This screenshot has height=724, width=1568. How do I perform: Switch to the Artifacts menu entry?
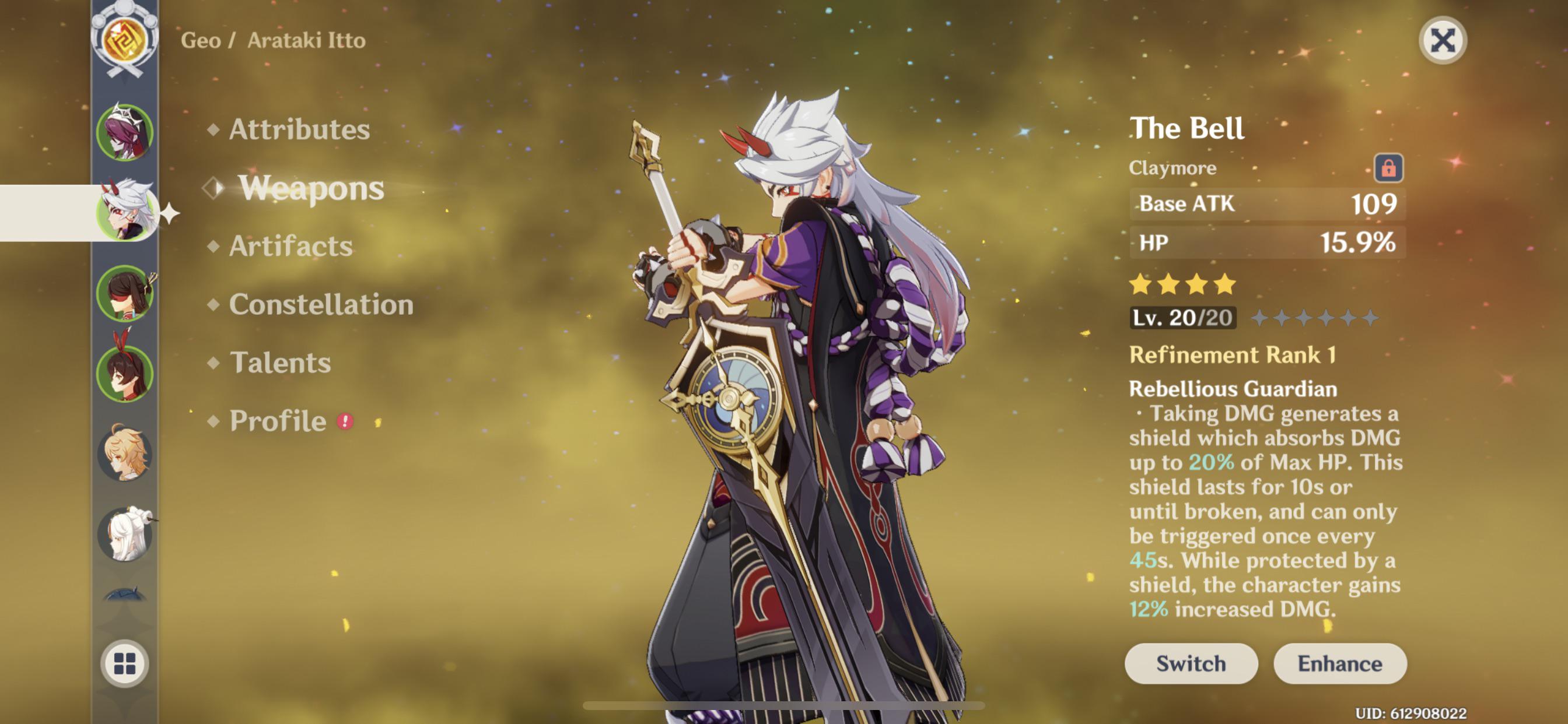(290, 247)
